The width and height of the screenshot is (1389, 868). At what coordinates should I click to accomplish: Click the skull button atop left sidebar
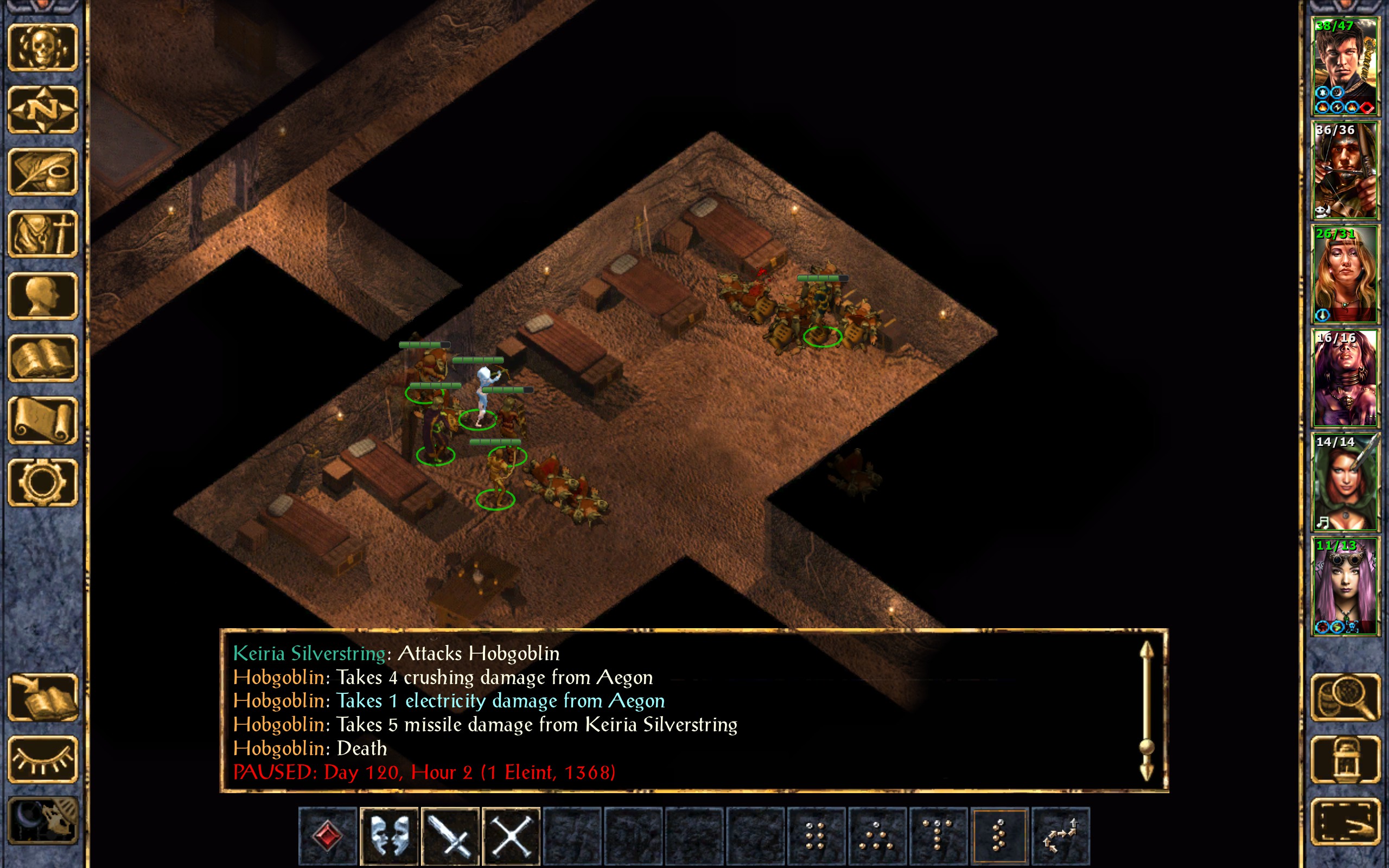(x=42, y=47)
